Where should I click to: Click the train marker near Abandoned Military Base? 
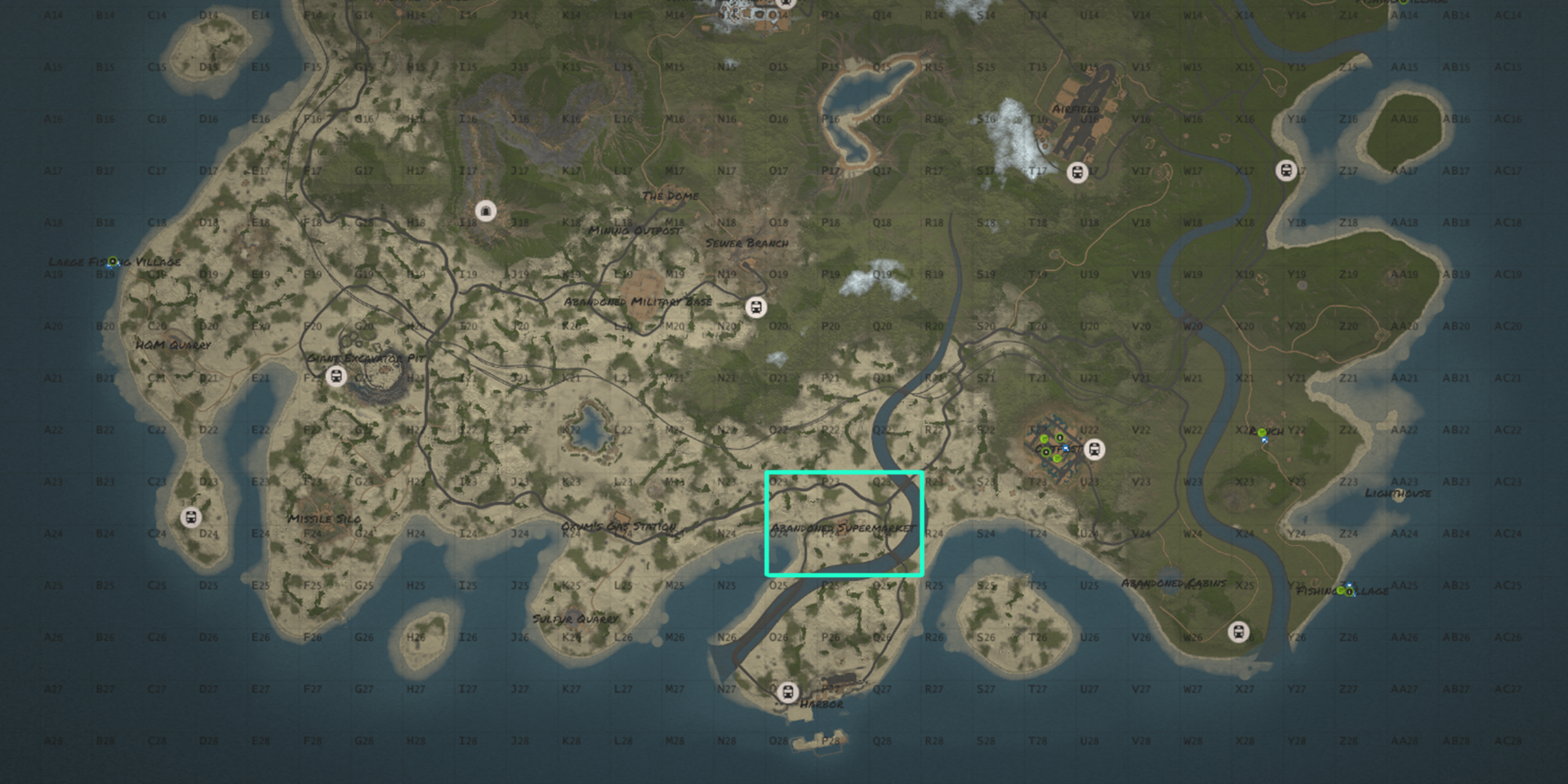[756, 307]
